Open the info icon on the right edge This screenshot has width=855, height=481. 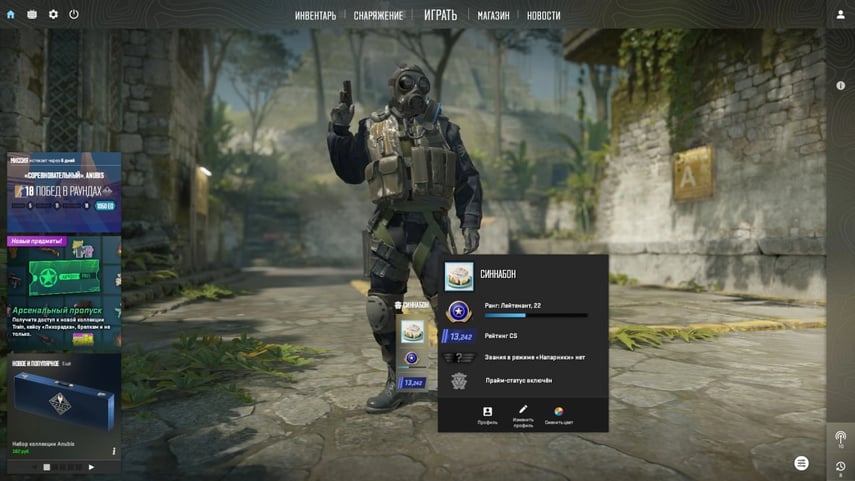[841, 86]
